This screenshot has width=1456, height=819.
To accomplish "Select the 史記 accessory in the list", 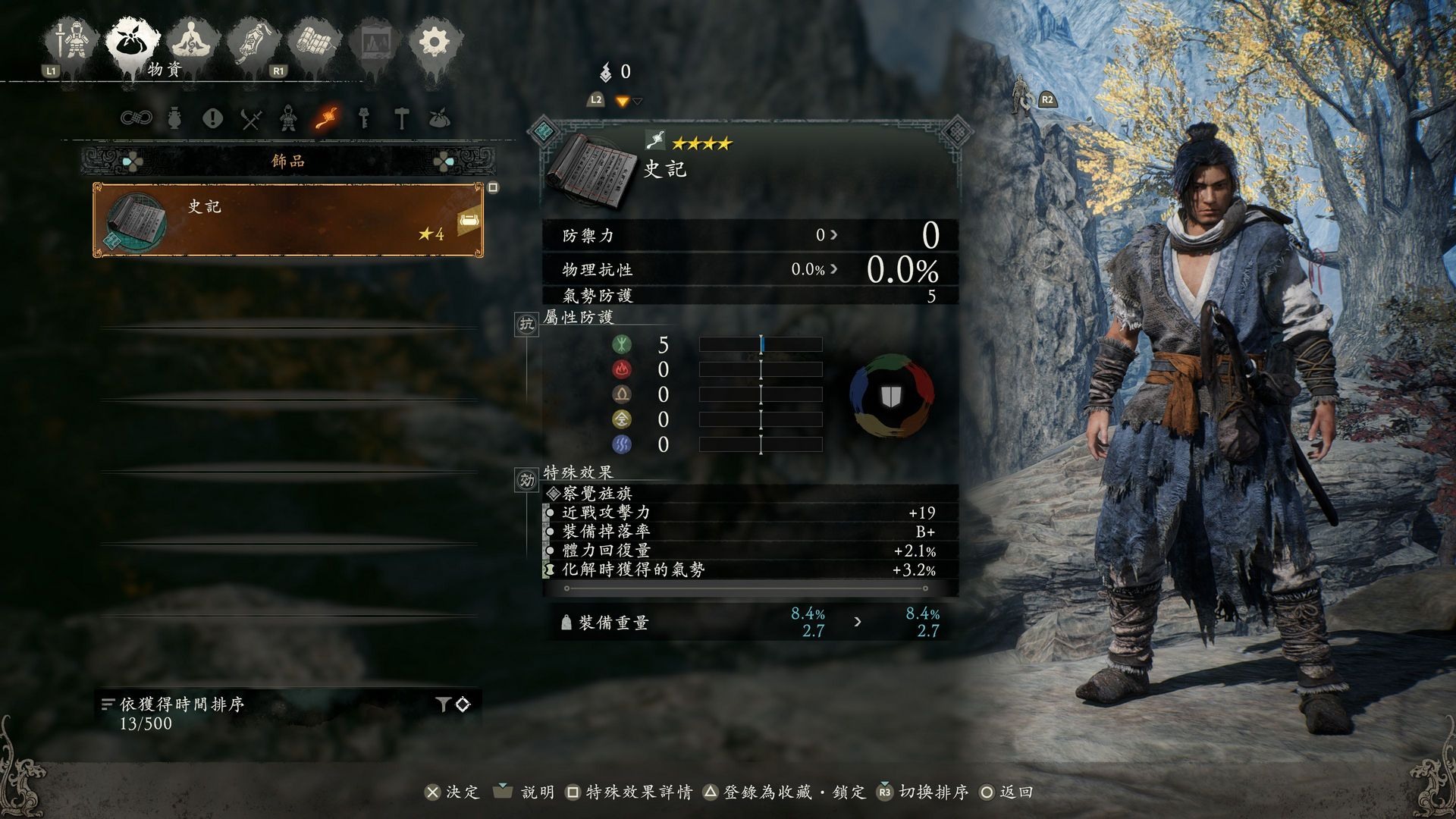I will pyautogui.click(x=288, y=220).
